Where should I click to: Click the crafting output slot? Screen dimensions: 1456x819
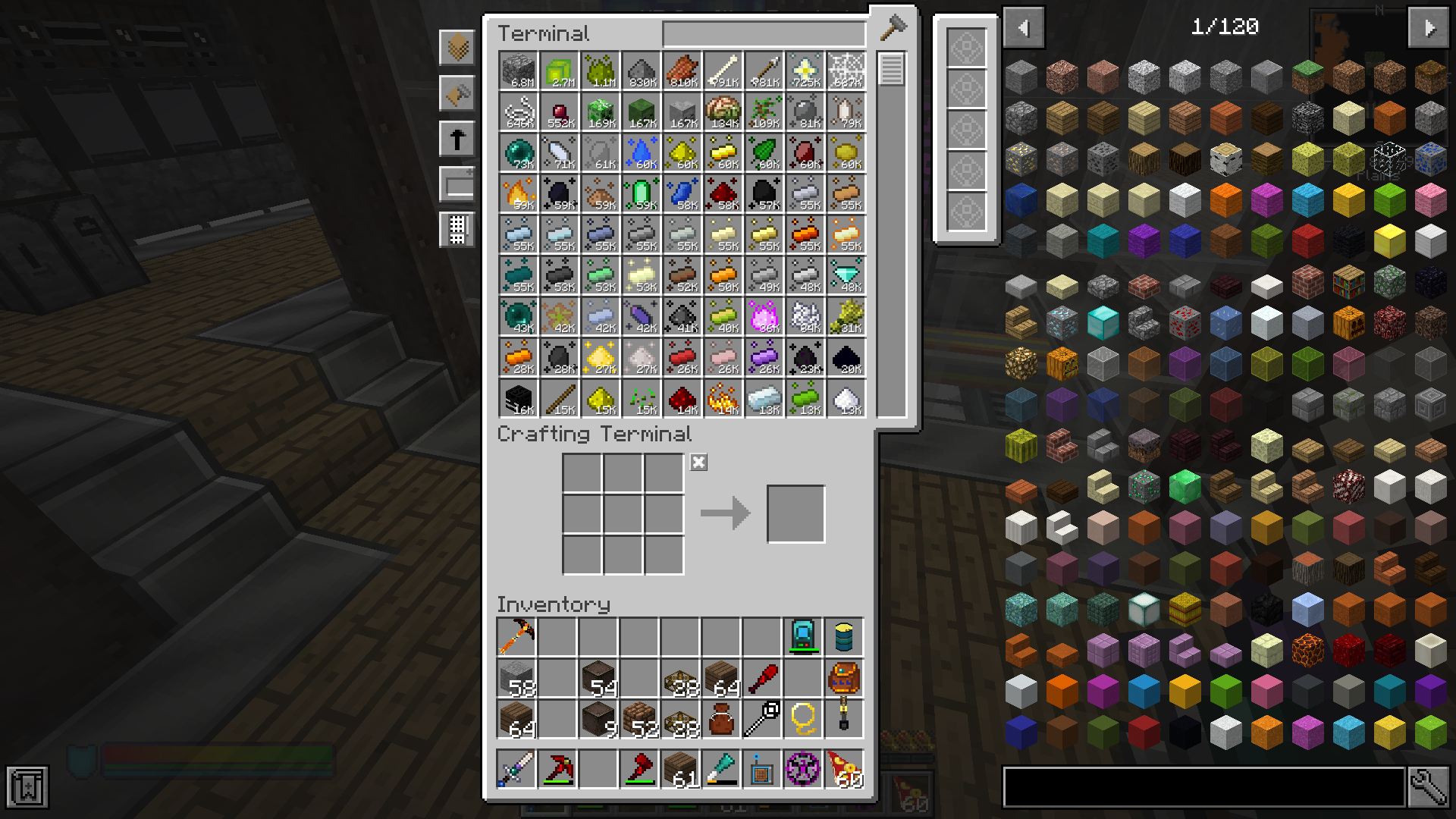pyautogui.click(x=795, y=514)
